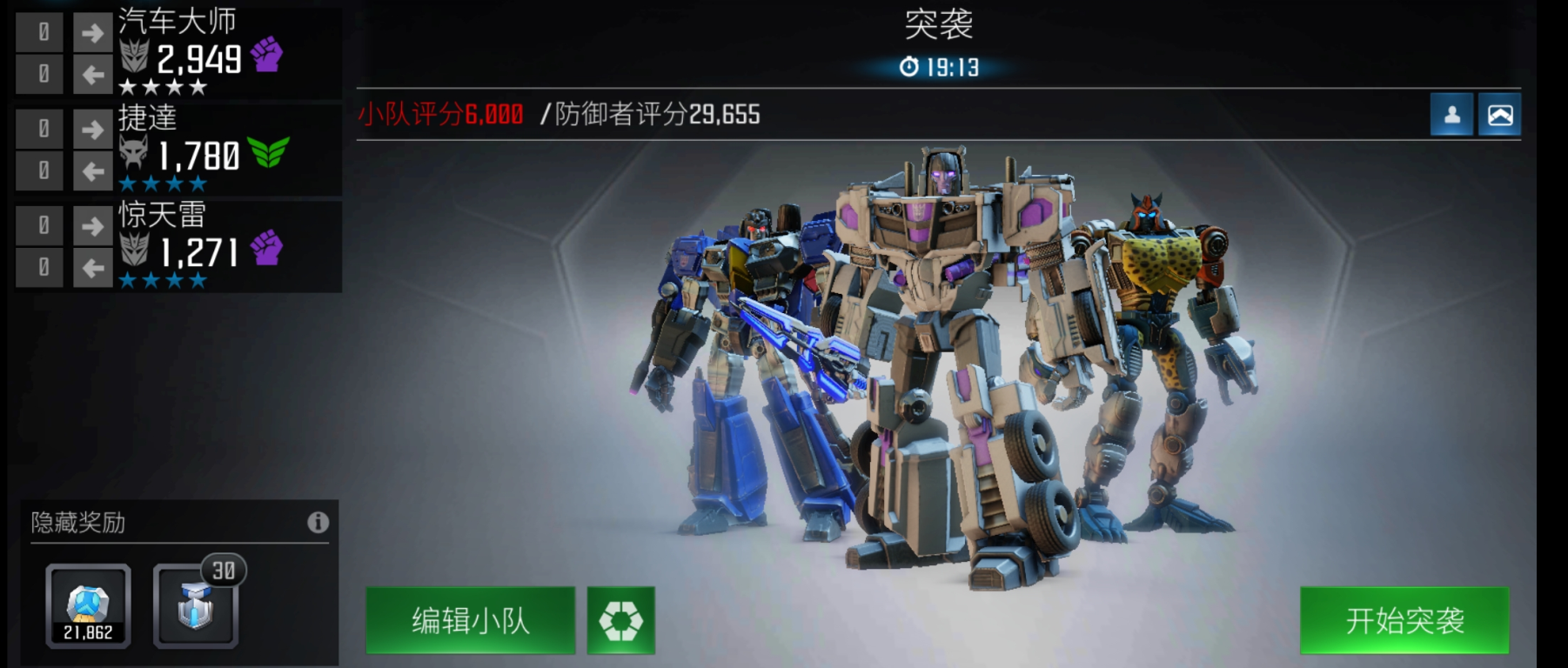Click right arrow beside 惊天雷
The width and height of the screenshot is (1568, 668).
(x=92, y=226)
